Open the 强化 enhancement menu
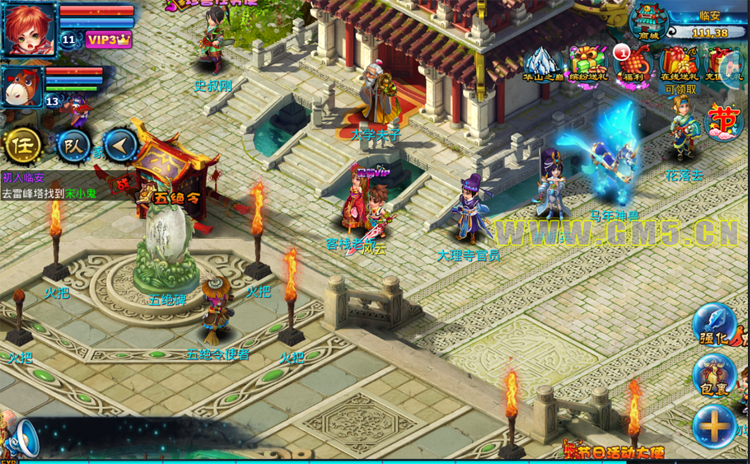 click(715, 325)
